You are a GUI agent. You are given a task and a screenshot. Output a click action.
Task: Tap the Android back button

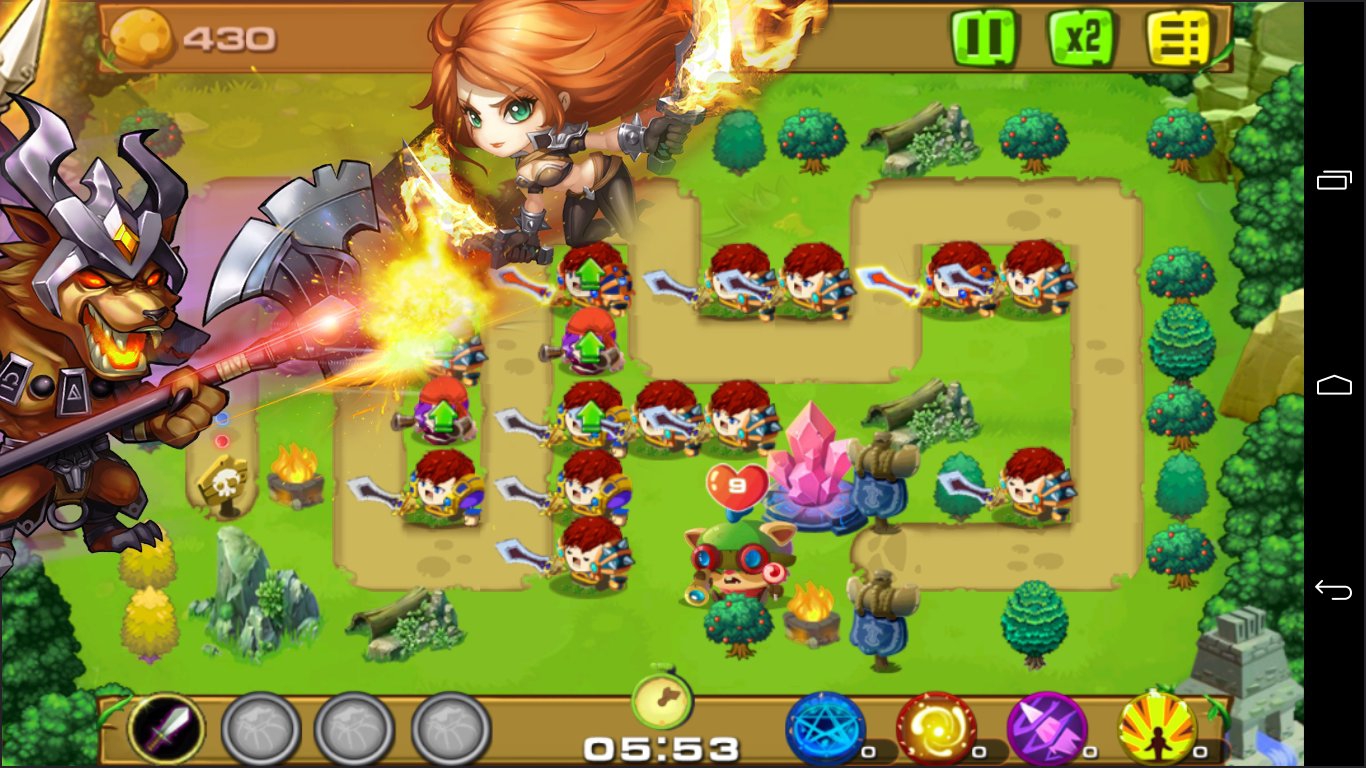coord(1334,590)
